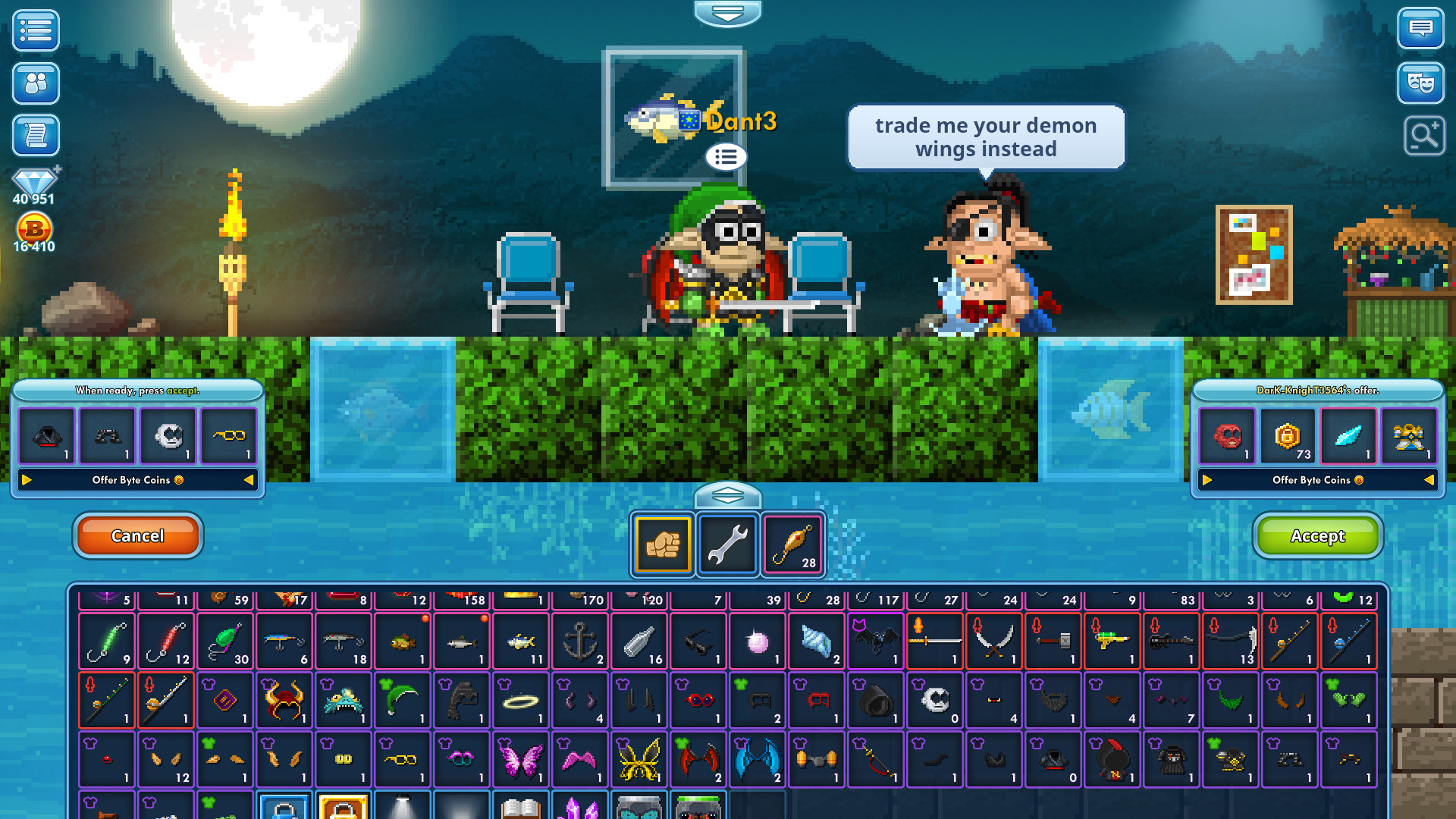Screen dimensions: 1456x819
Task: Open the friends list icon
Action: (35, 83)
